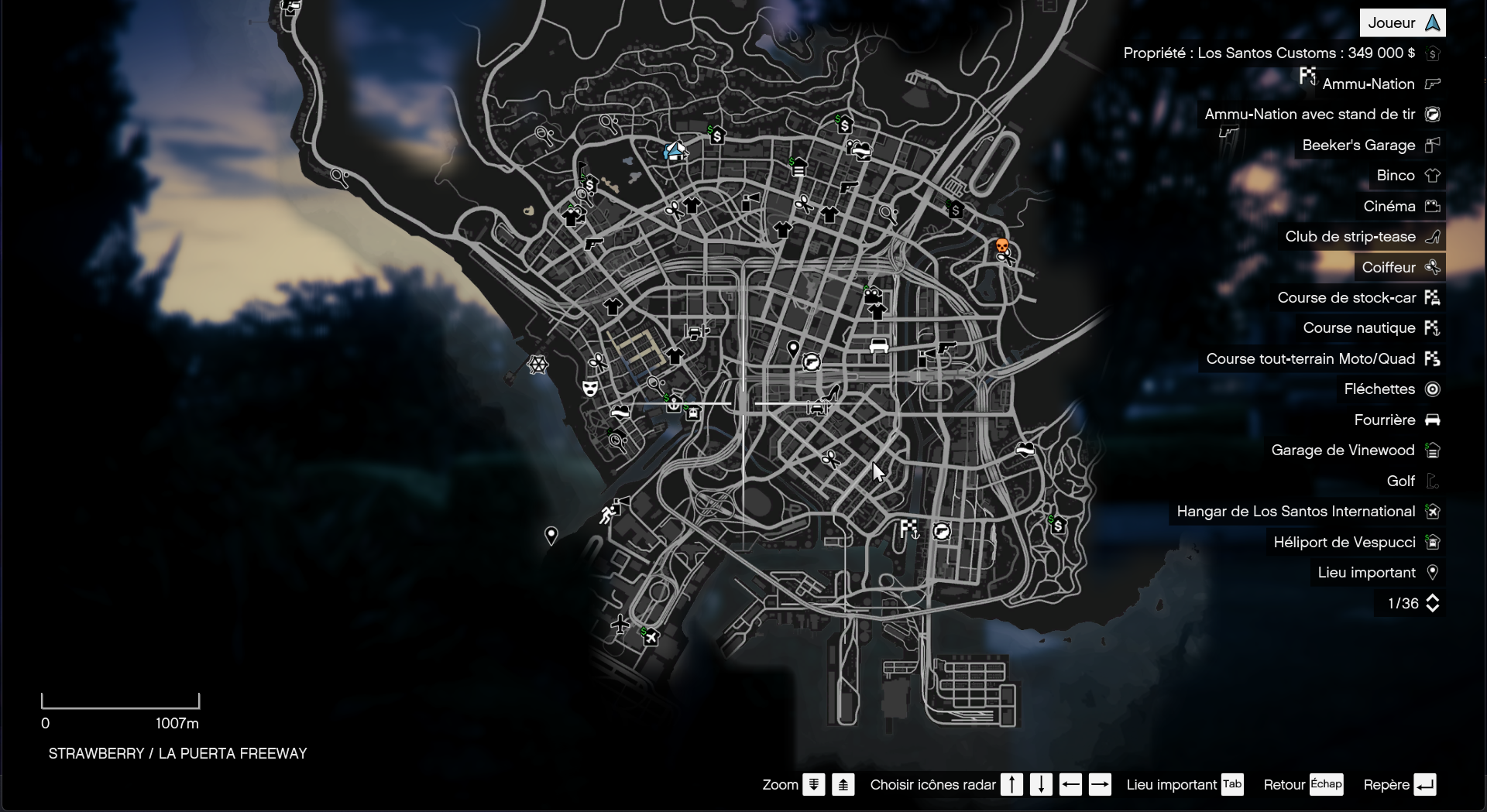Image resolution: width=1487 pixels, height=812 pixels.
Task: Click the Héliport de Vespucci legend entry
Action: click(1345, 543)
